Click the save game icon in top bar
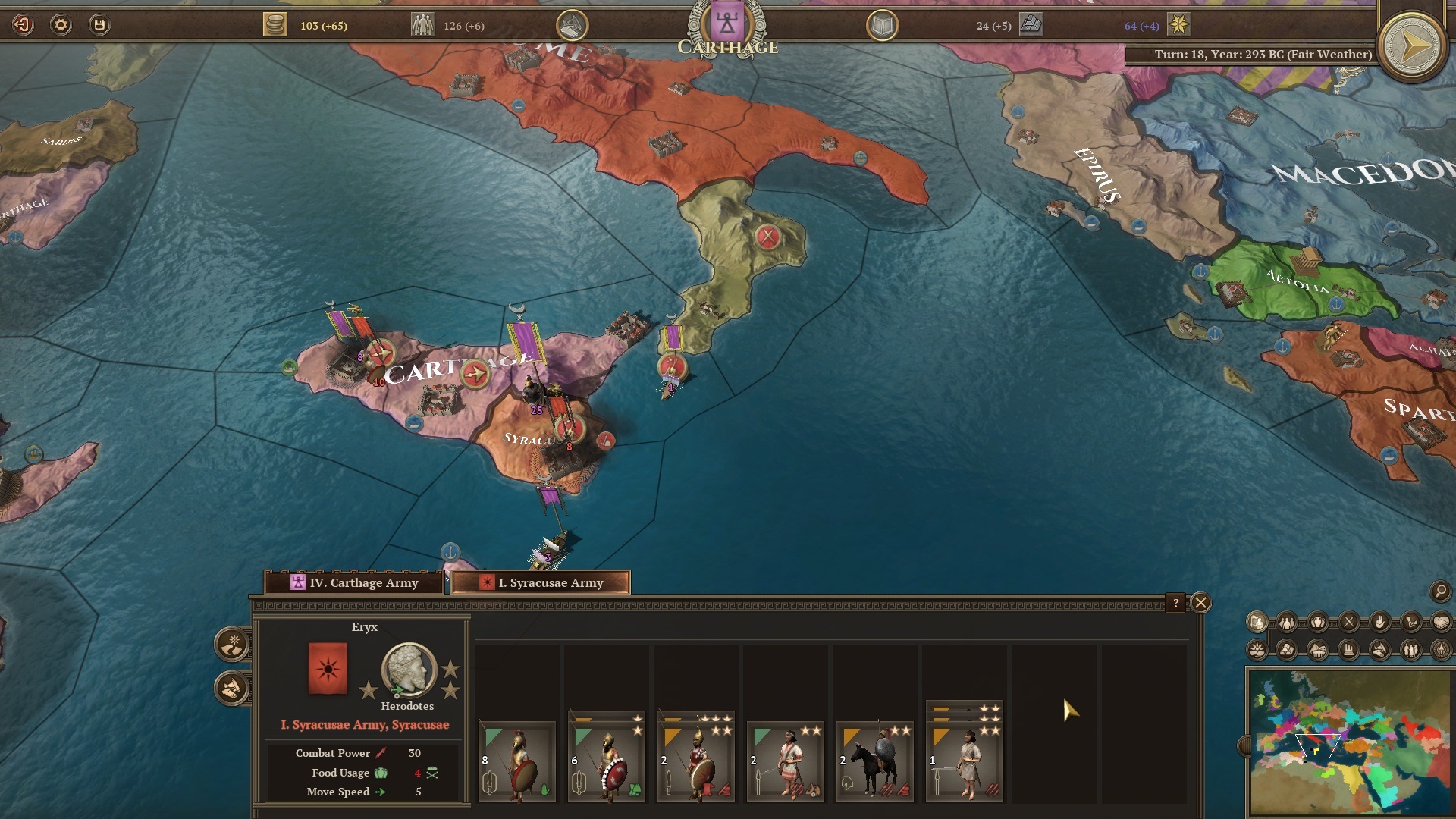Image resolution: width=1456 pixels, height=819 pixels. 99,25
